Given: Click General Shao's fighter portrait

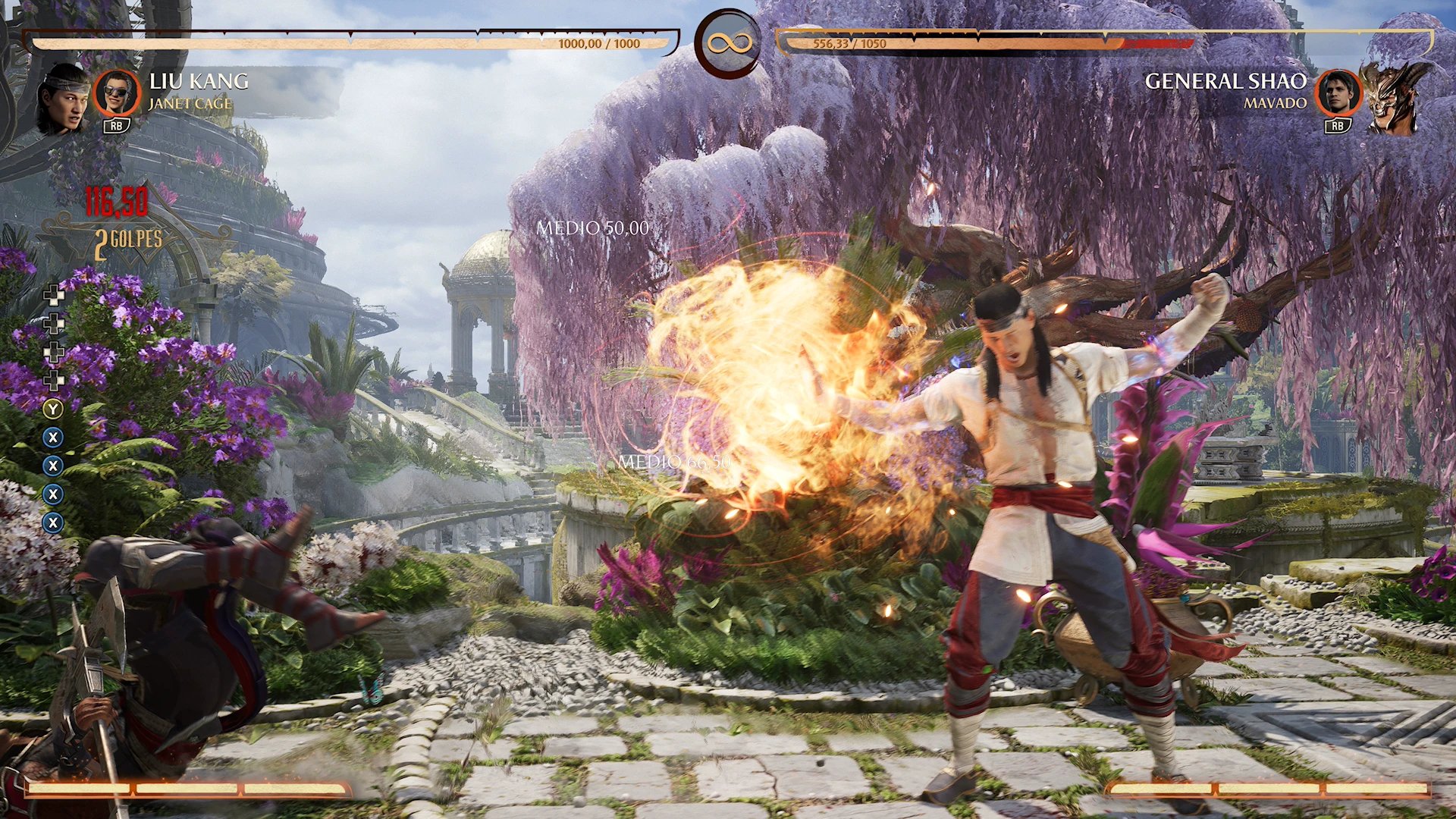Looking at the screenshot, I should pyautogui.click(x=1392, y=97).
